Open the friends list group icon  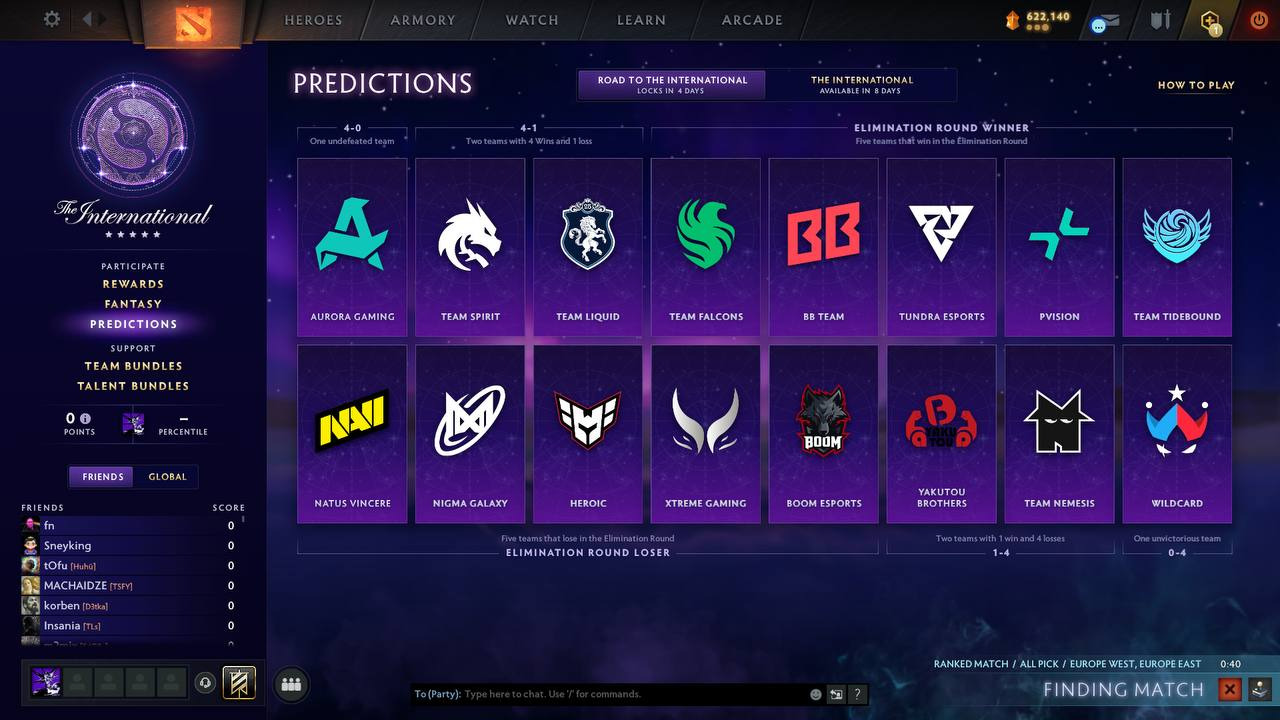[x=290, y=684]
